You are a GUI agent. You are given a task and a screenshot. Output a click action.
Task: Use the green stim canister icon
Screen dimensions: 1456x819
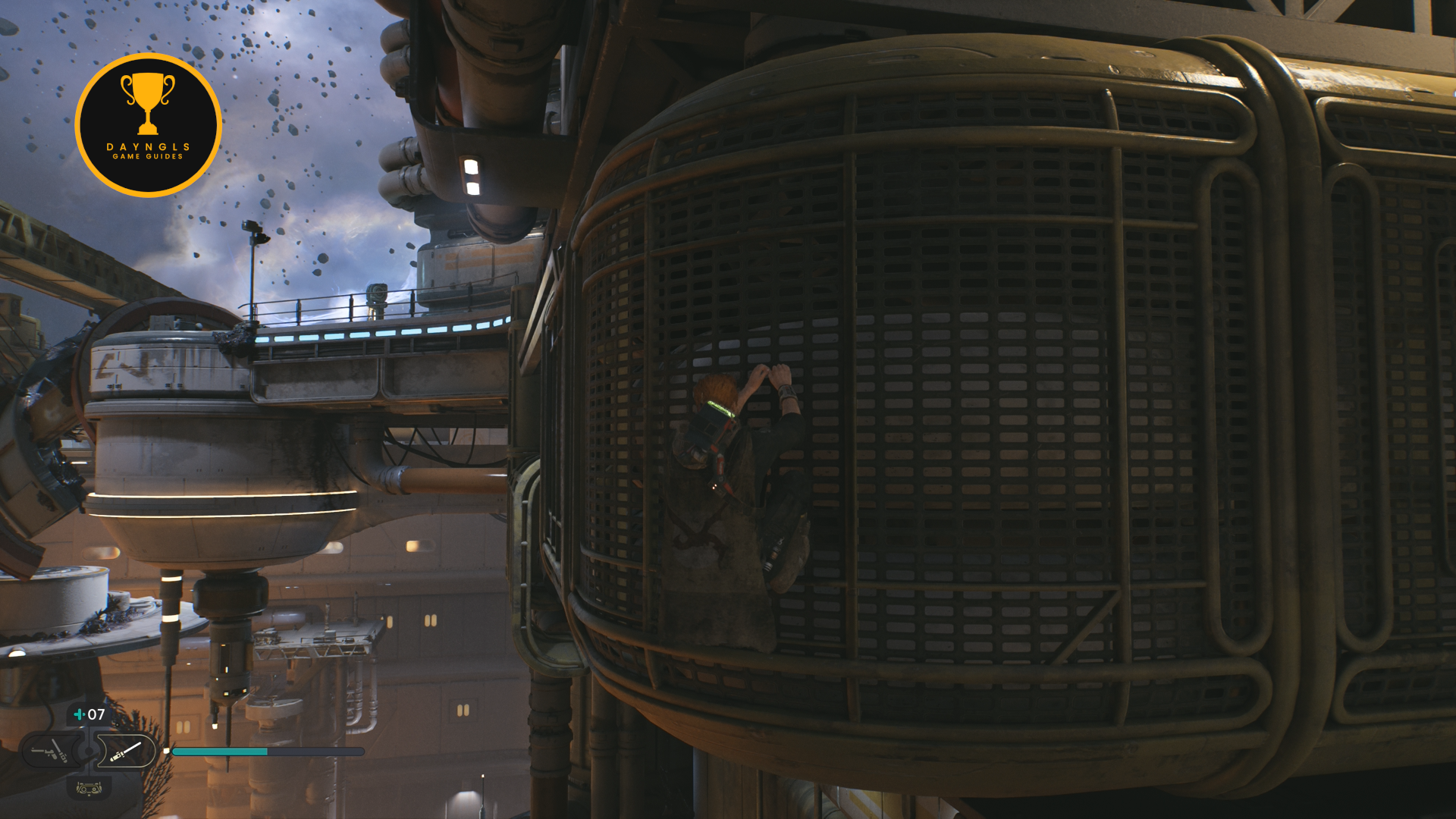click(79, 714)
